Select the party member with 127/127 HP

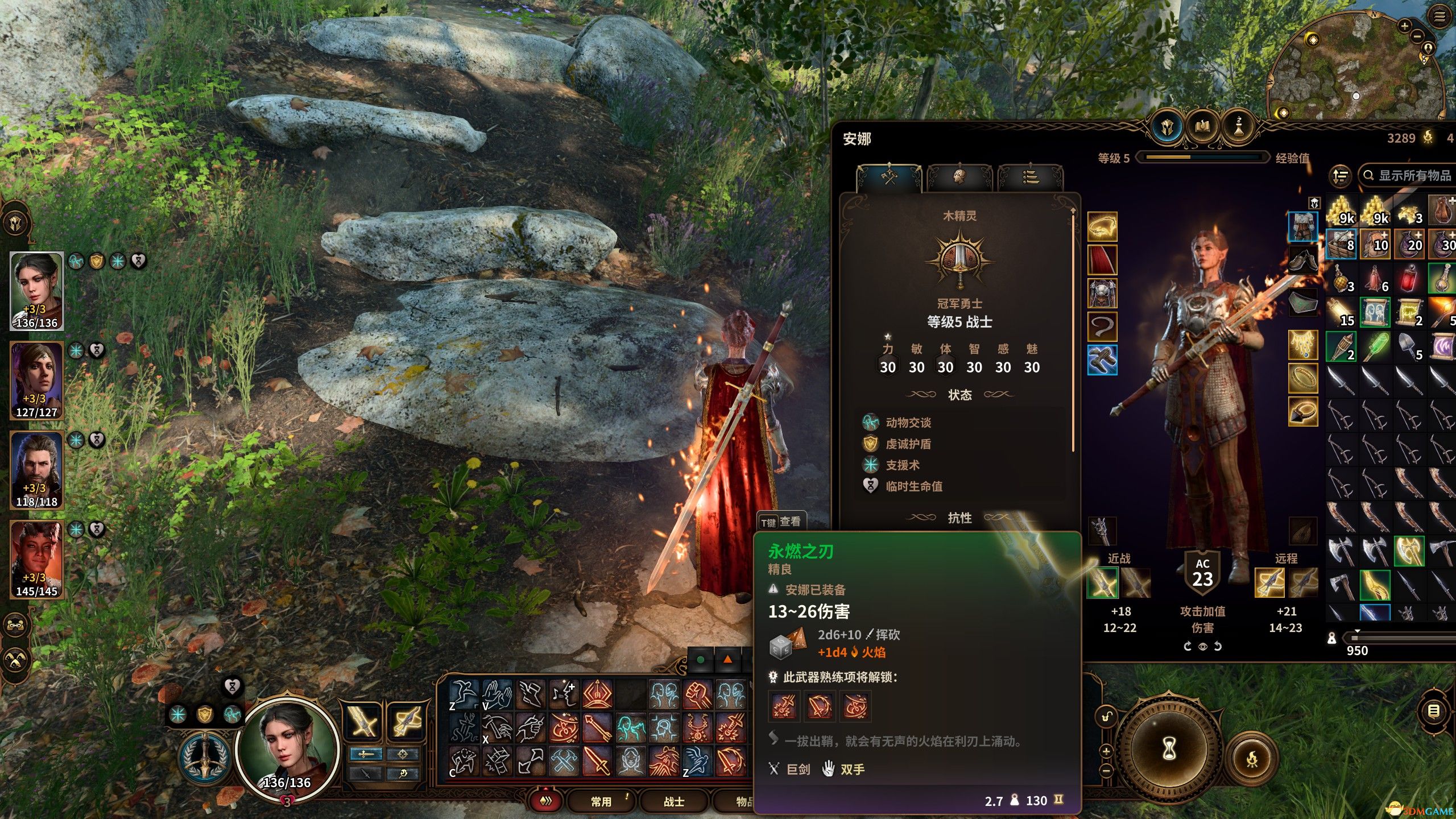(x=36, y=380)
